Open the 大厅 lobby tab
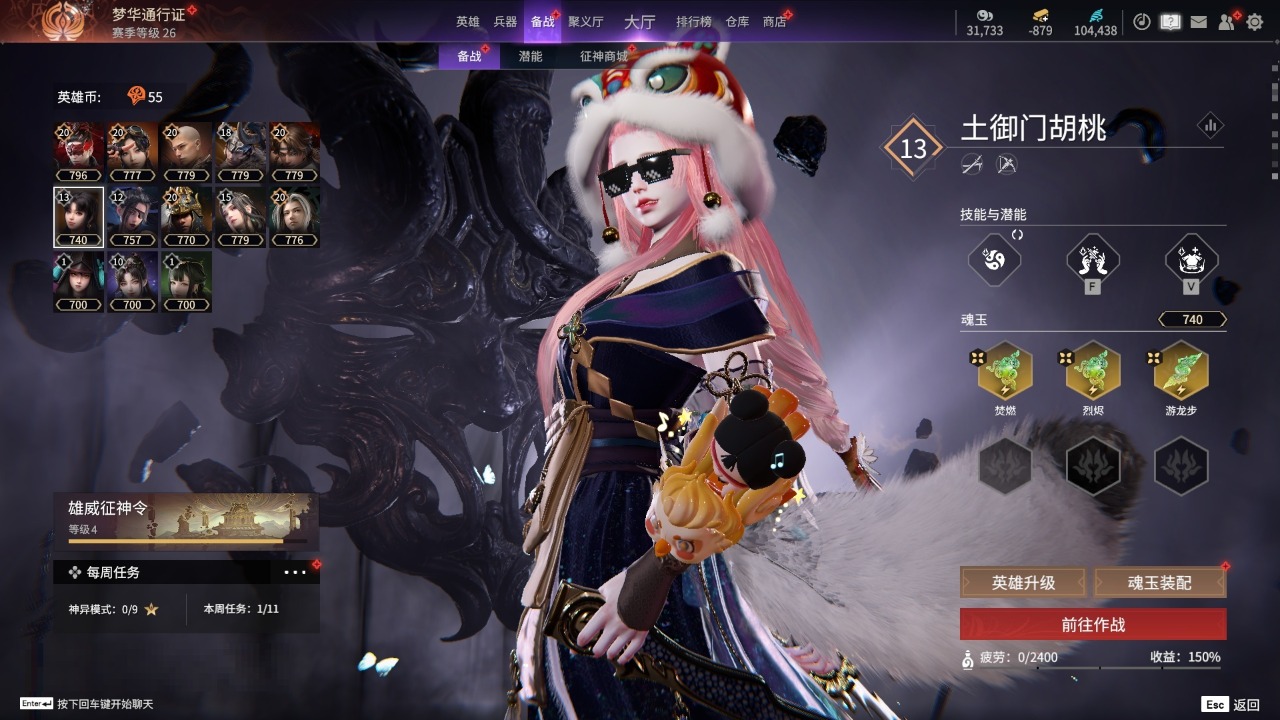 coord(639,22)
